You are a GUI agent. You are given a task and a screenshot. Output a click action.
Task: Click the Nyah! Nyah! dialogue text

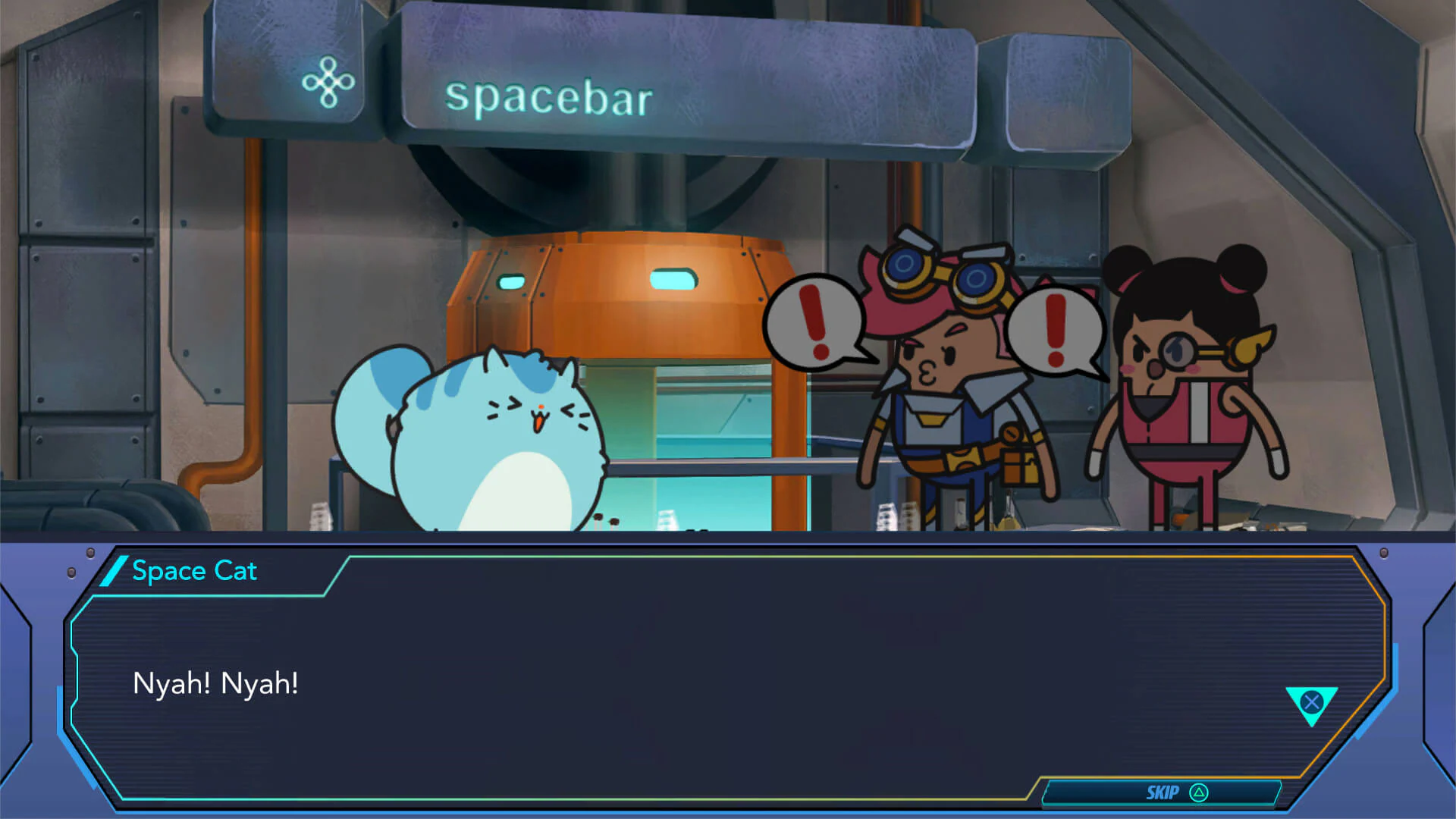(215, 682)
